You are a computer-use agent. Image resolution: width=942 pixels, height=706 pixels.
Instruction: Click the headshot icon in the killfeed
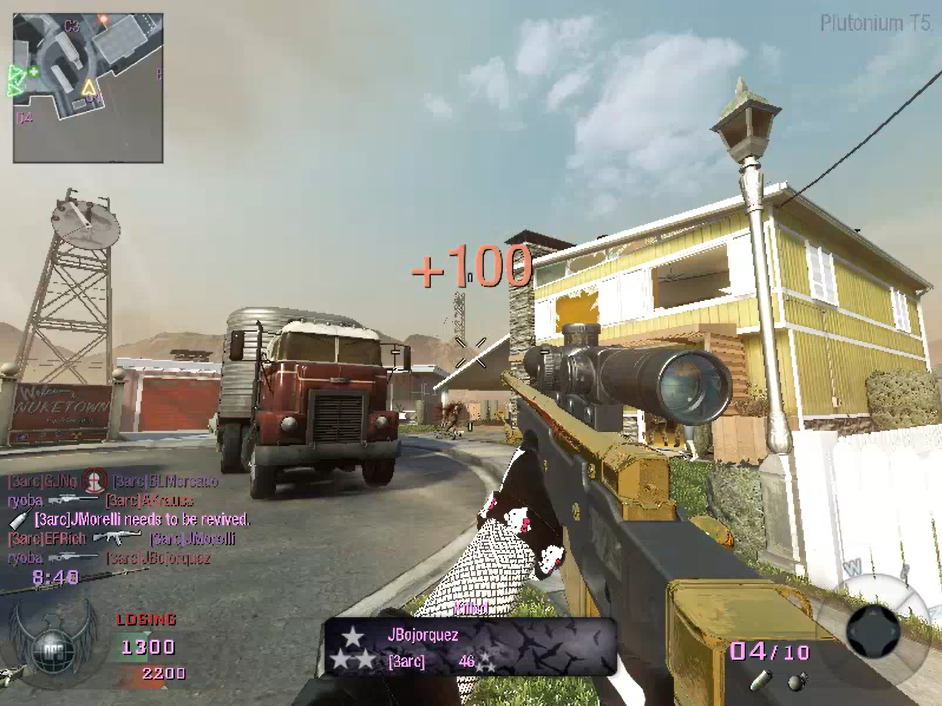tap(95, 481)
